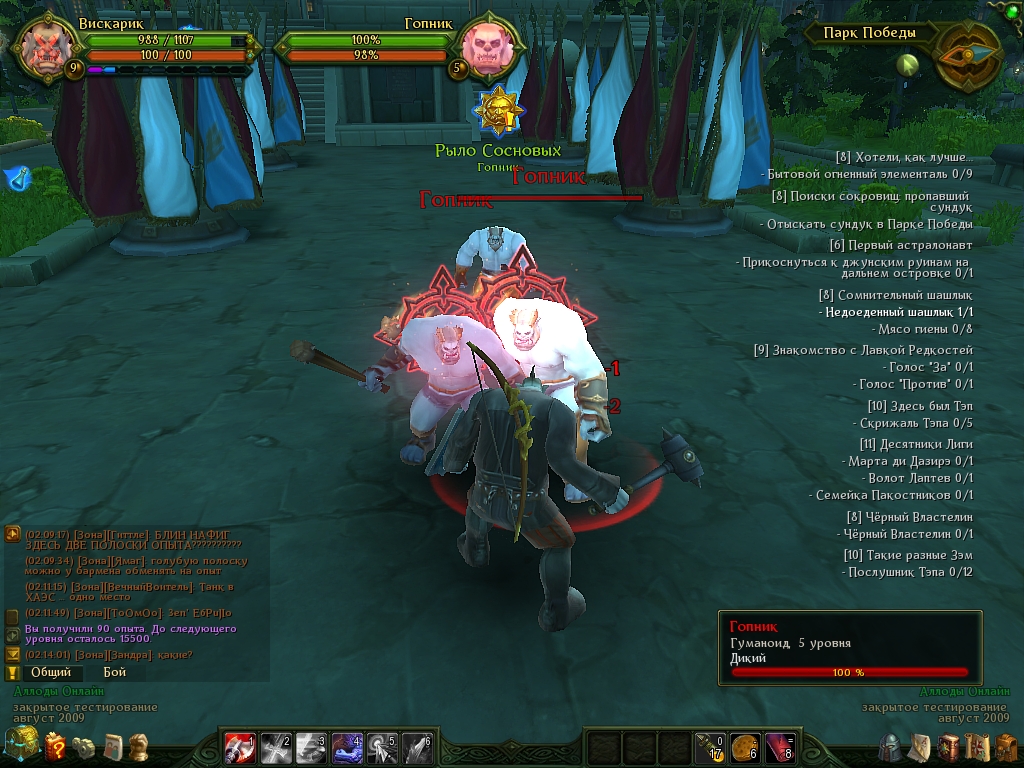
Task: Use the crossed blades ability in slot 2
Action: pyautogui.click(x=275, y=747)
